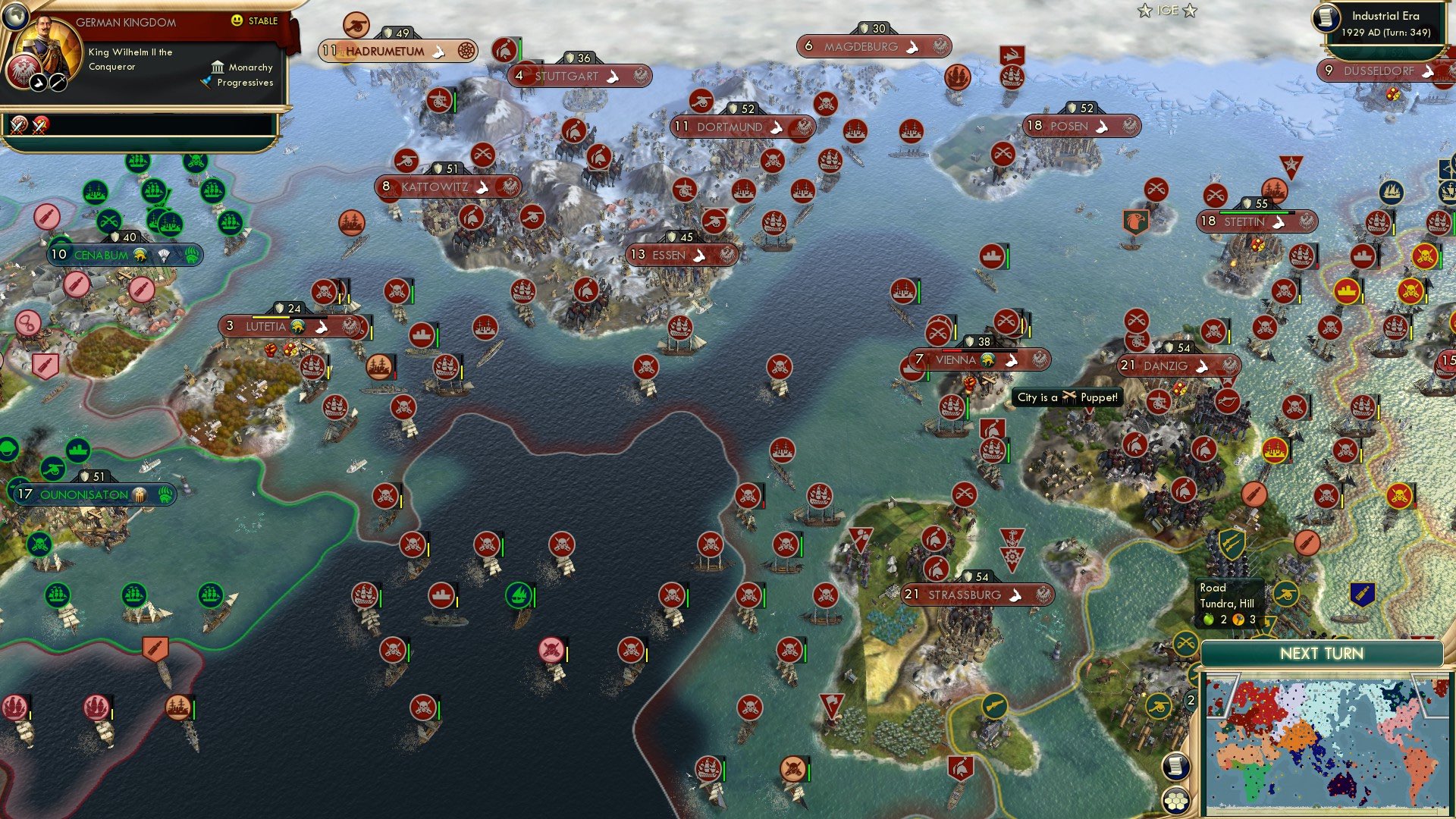This screenshot has width=1456, height=819.
Task: Click the Monarchy government icon
Action: point(218,67)
